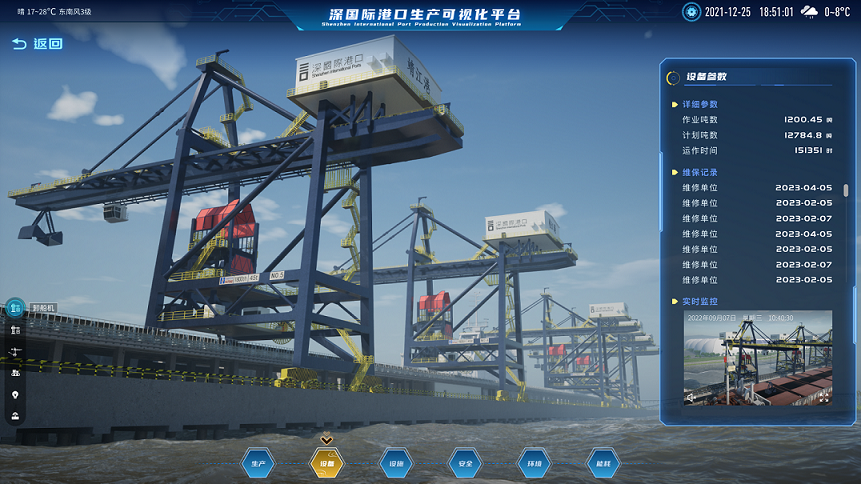Switch to the 设施 facilities tab
The height and width of the screenshot is (484, 861).
[x=395, y=463]
